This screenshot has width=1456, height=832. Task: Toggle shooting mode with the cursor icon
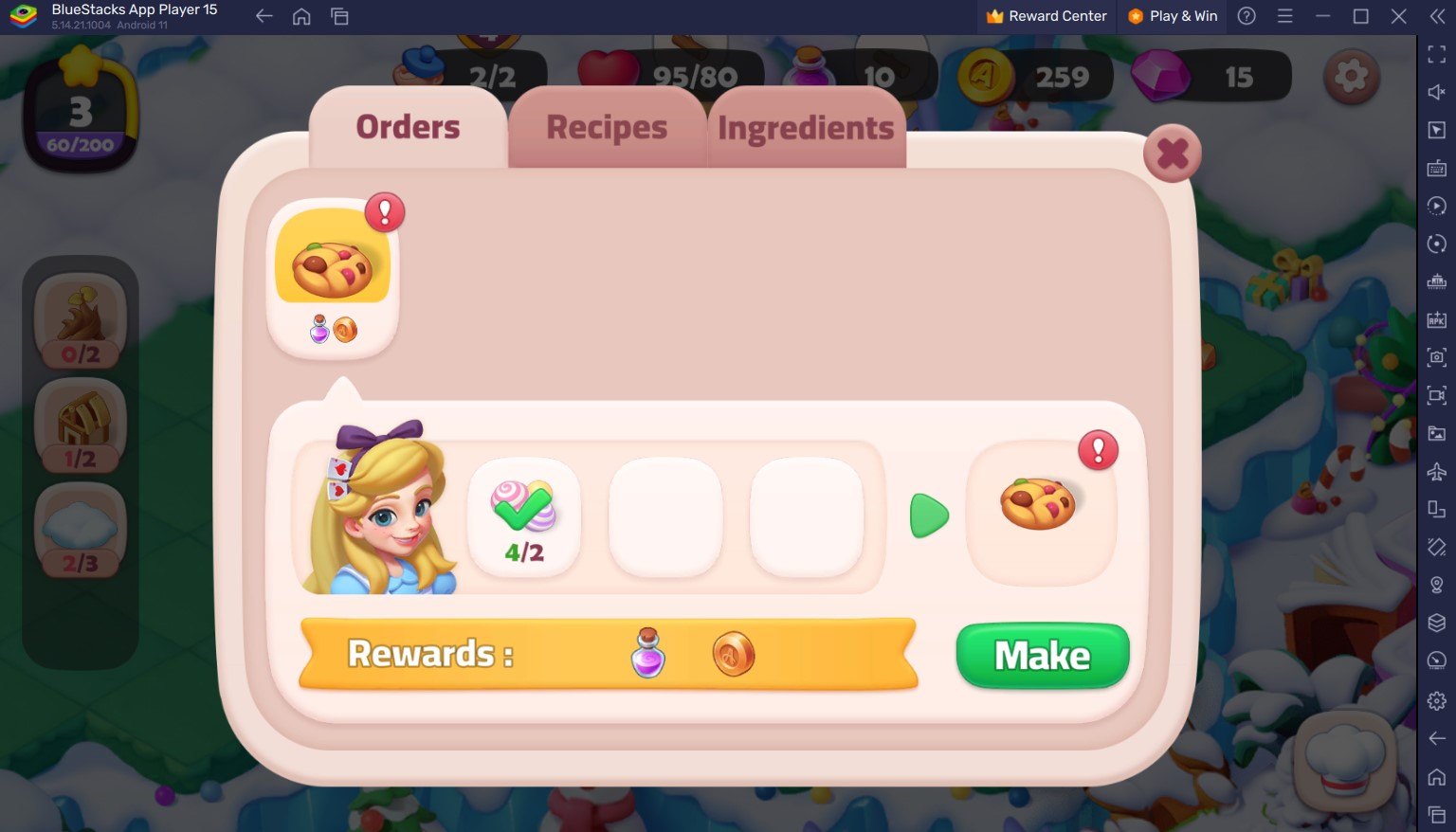pos(1436,130)
